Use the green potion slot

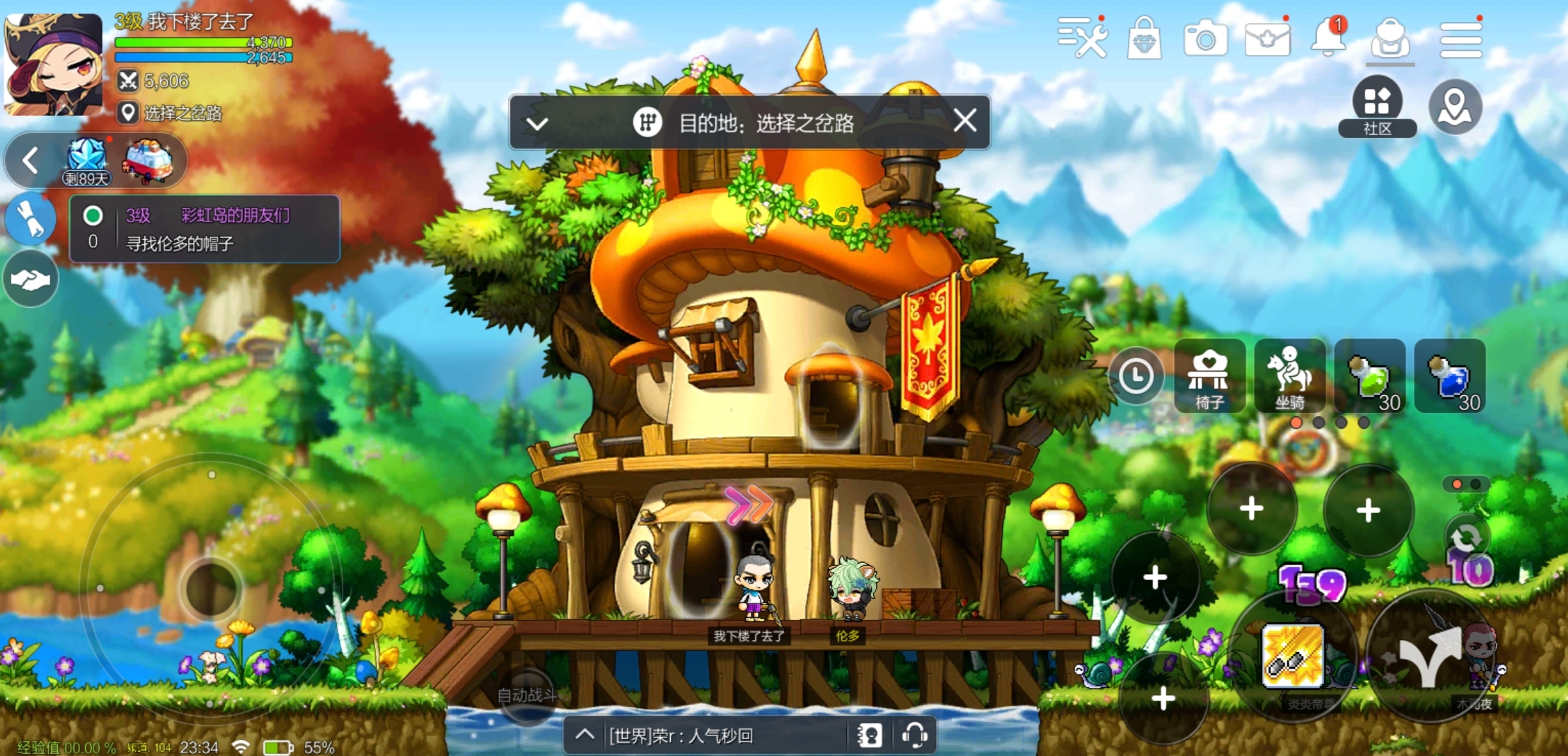[x=1370, y=376]
